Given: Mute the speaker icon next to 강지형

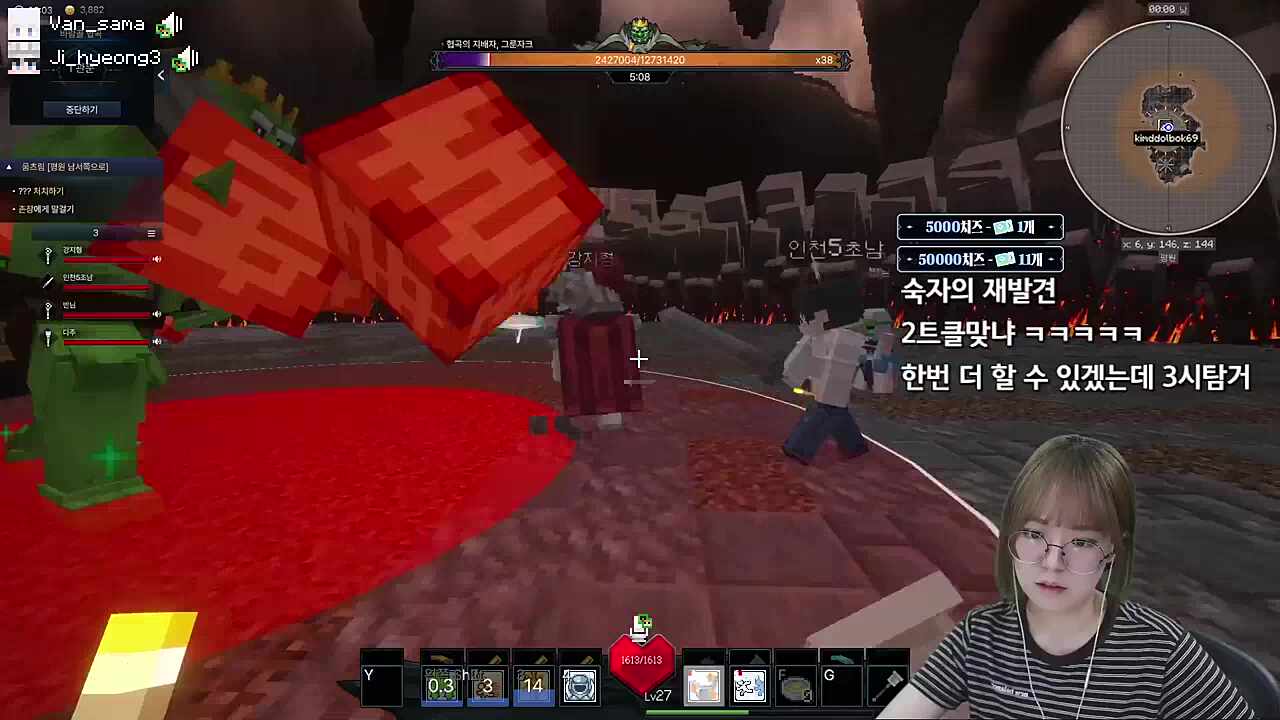Looking at the screenshot, I should (157, 259).
